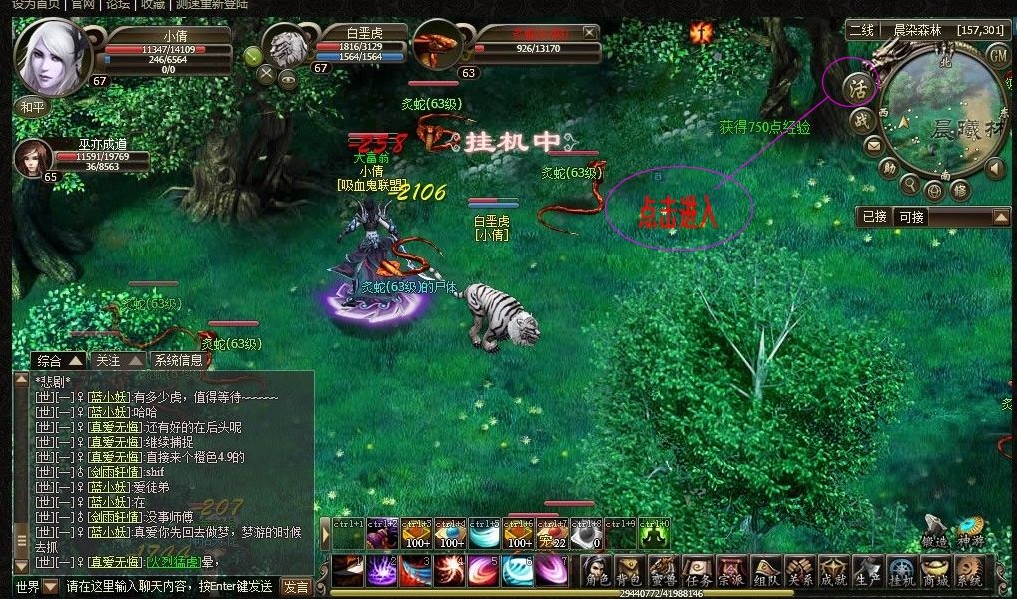Click the 活 activity button by minimap
Screen dimensions: 1017x599
pyautogui.click(x=858, y=84)
